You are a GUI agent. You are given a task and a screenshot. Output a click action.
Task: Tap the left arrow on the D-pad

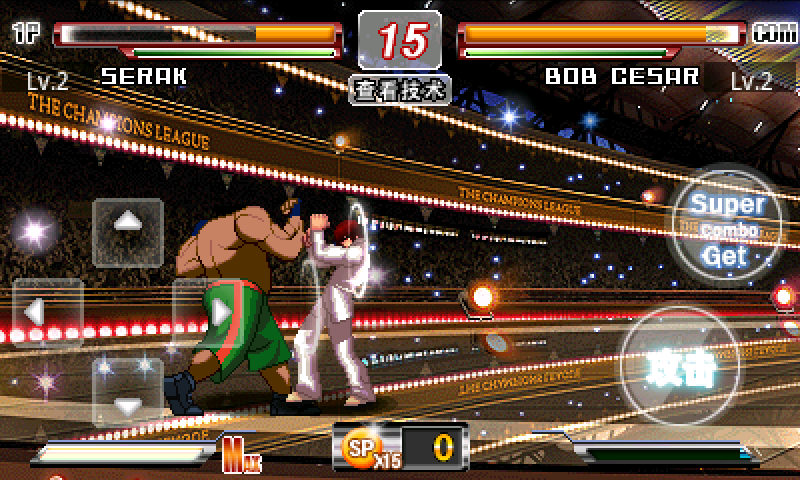click(x=47, y=312)
